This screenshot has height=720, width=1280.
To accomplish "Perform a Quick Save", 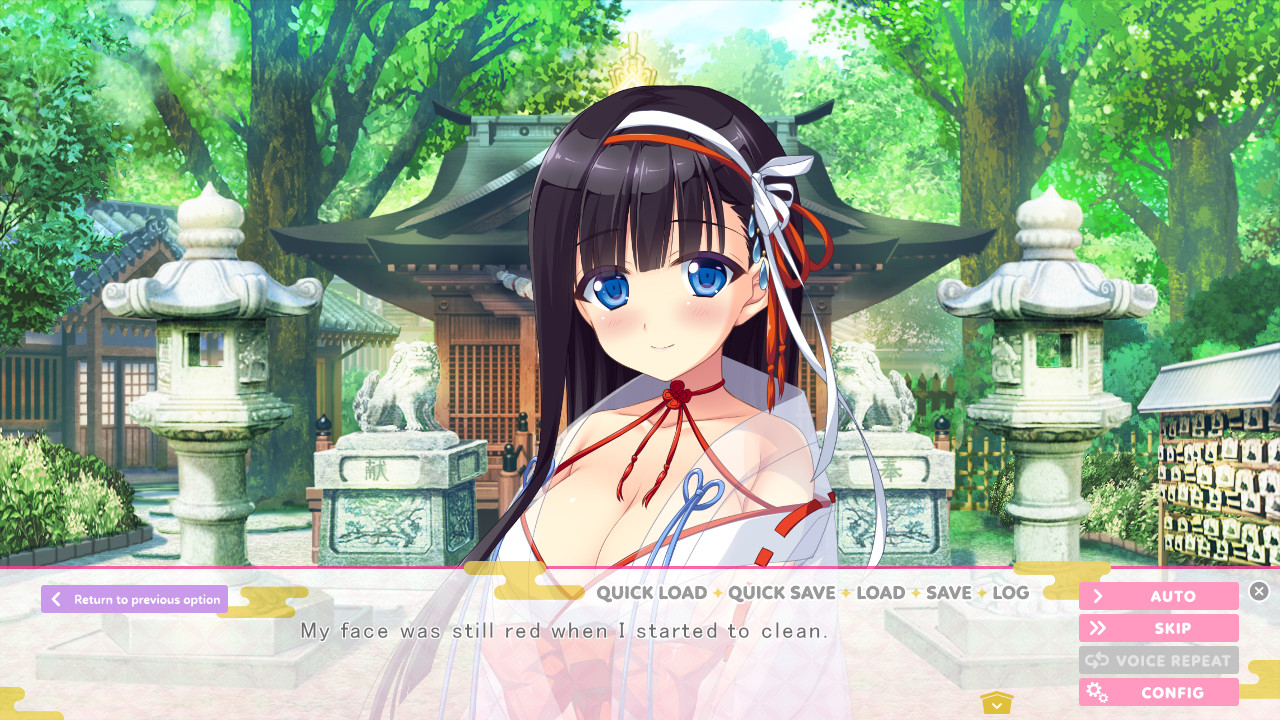I will tap(782, 593).
